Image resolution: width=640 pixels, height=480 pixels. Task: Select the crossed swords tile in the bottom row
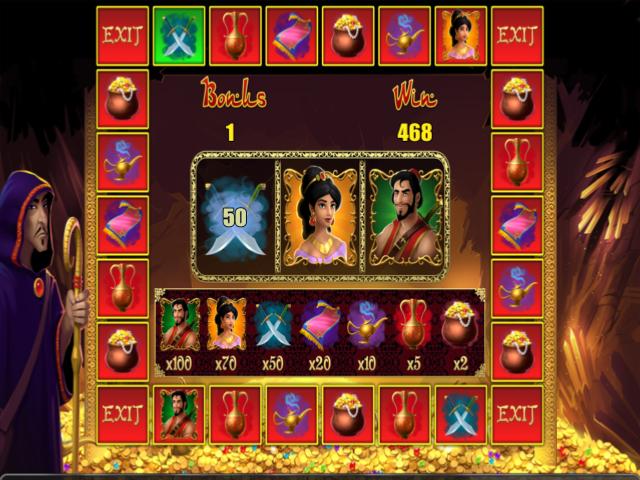pos(461,412)
